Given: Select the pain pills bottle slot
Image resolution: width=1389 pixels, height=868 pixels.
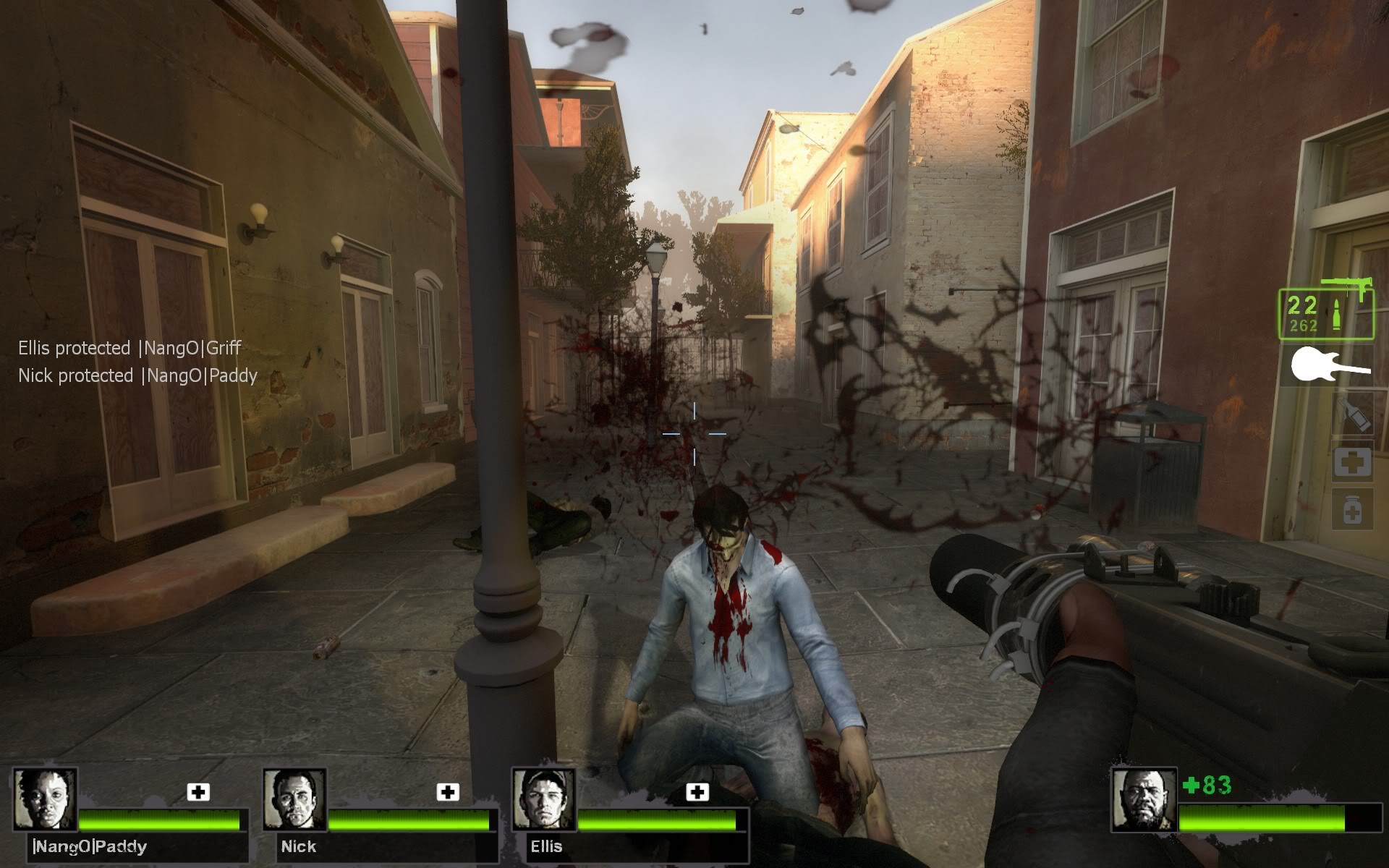Looking at the screenshot, I should 1352,510.
